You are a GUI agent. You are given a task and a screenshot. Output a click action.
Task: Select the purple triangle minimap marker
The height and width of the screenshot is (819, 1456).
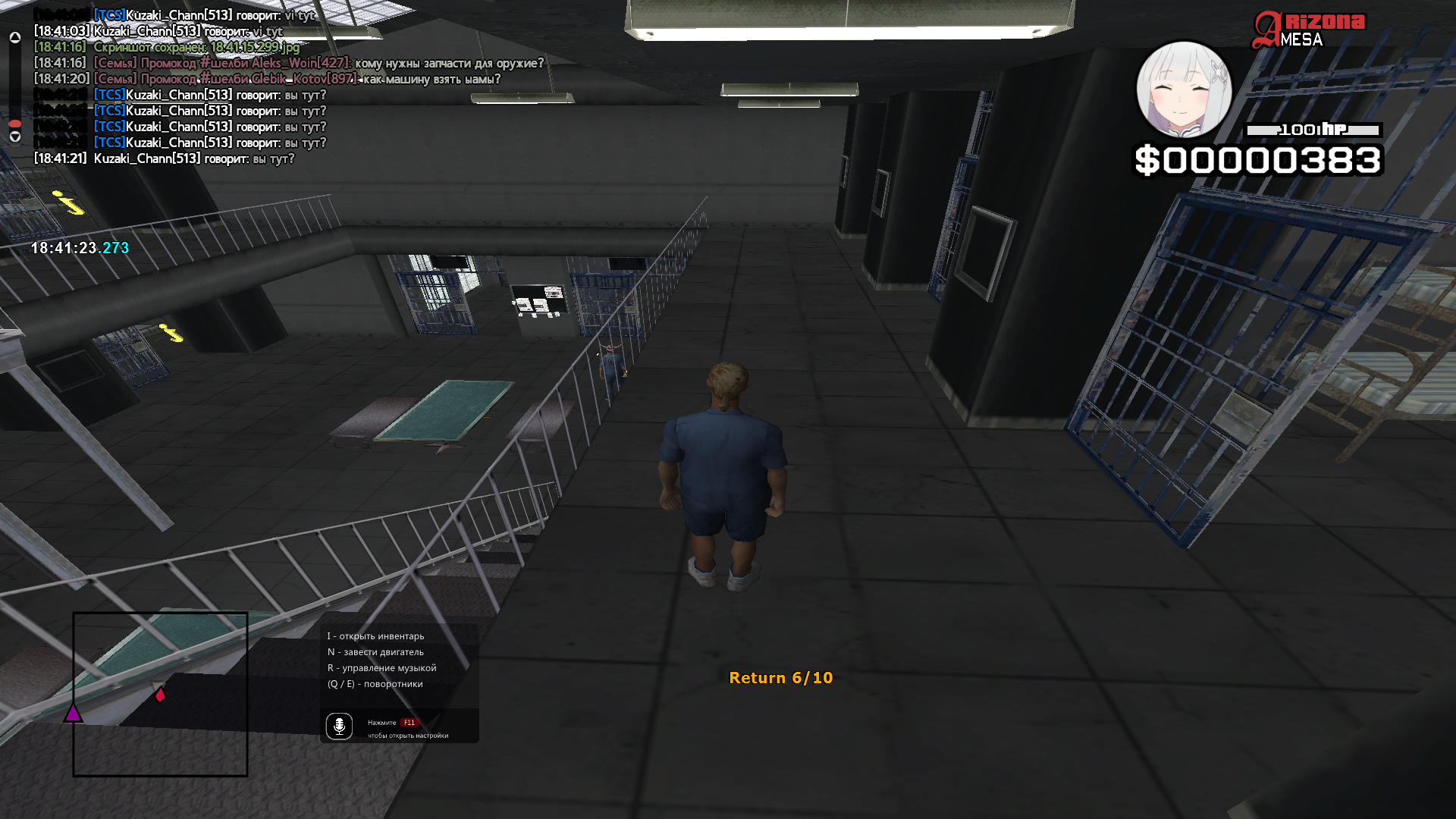[73, 713]
